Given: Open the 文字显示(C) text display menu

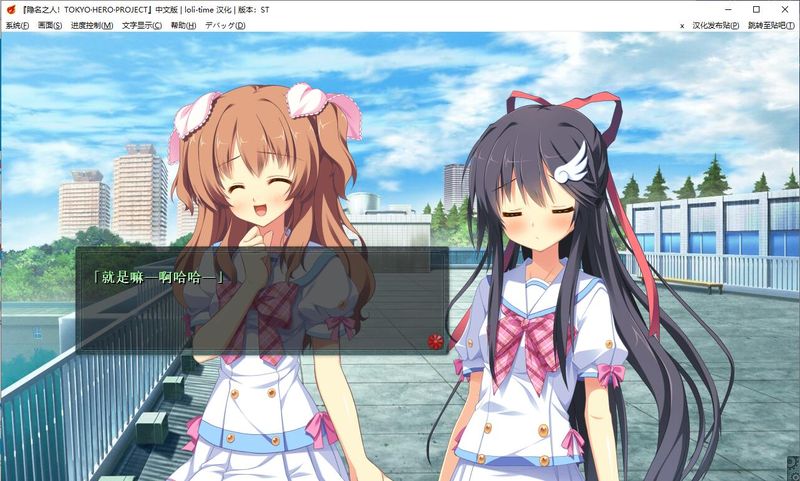Looking at the screenshot, I should click(x=142, y=25).
